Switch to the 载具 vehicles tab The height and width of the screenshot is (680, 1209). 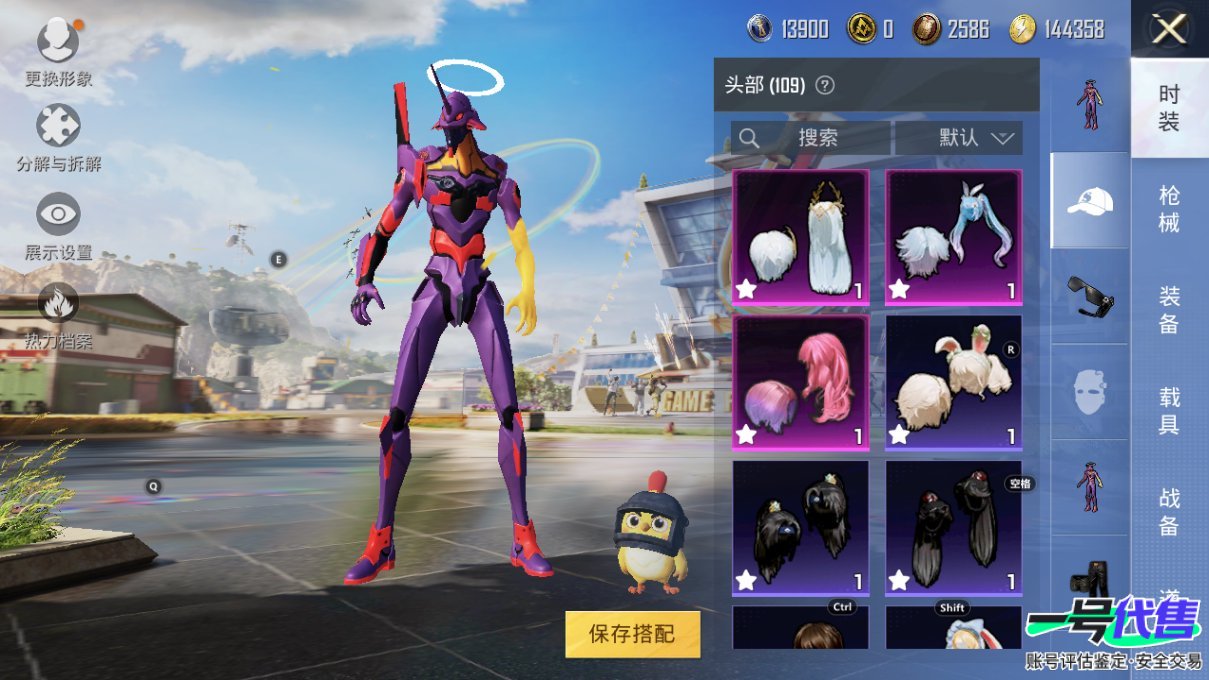[x=1169, y=411]
